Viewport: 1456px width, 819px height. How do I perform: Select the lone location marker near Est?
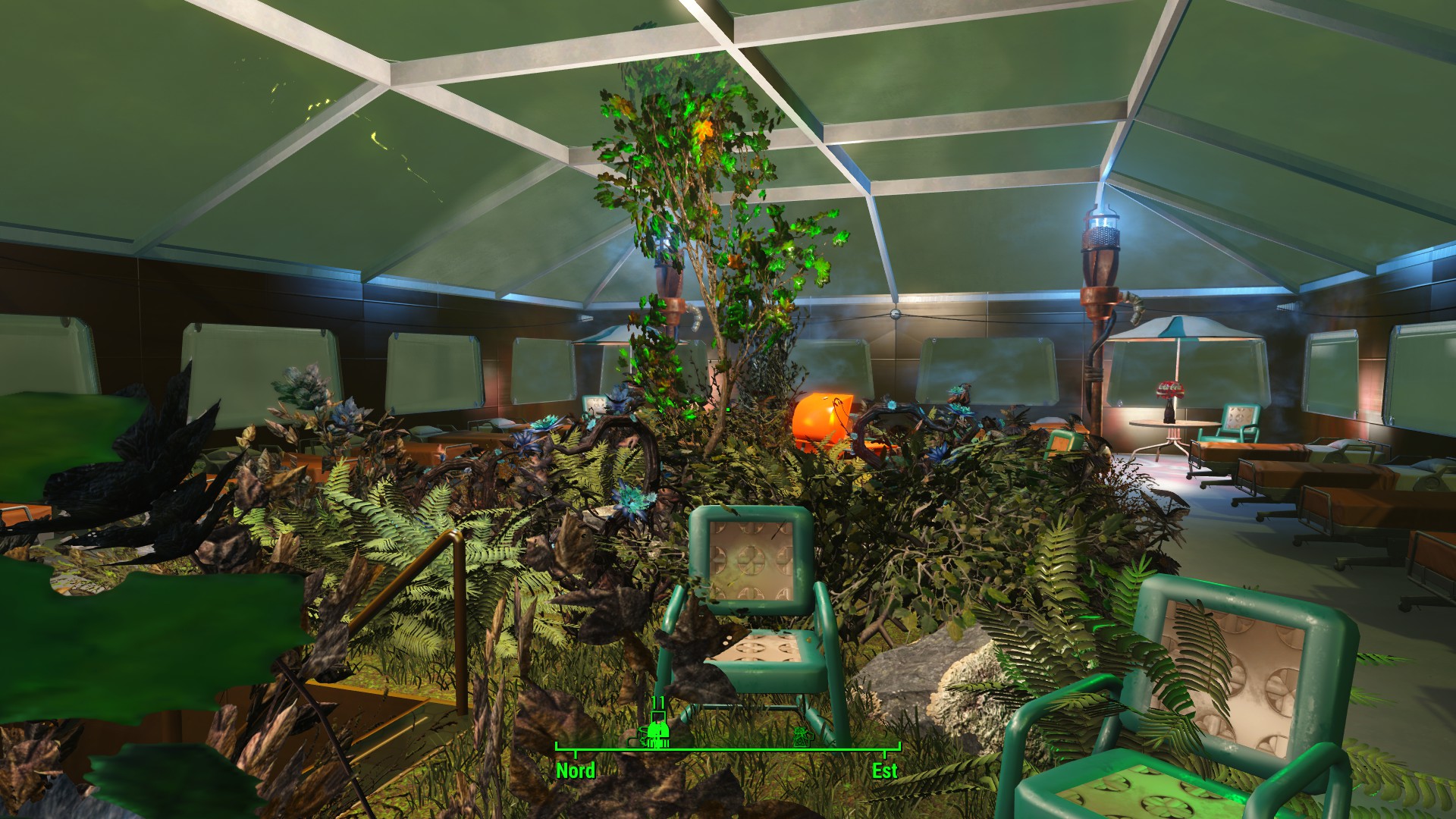[x=801, y=736]
